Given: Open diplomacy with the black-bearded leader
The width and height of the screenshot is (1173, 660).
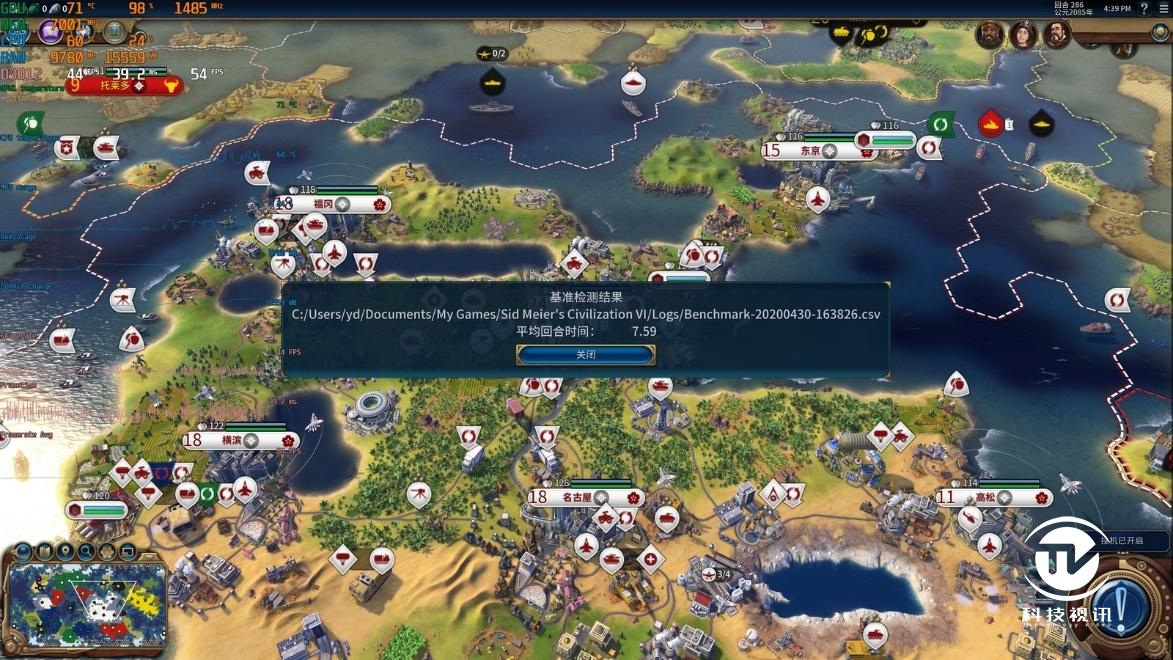Looking at the screenshot, I should 1057,34.
